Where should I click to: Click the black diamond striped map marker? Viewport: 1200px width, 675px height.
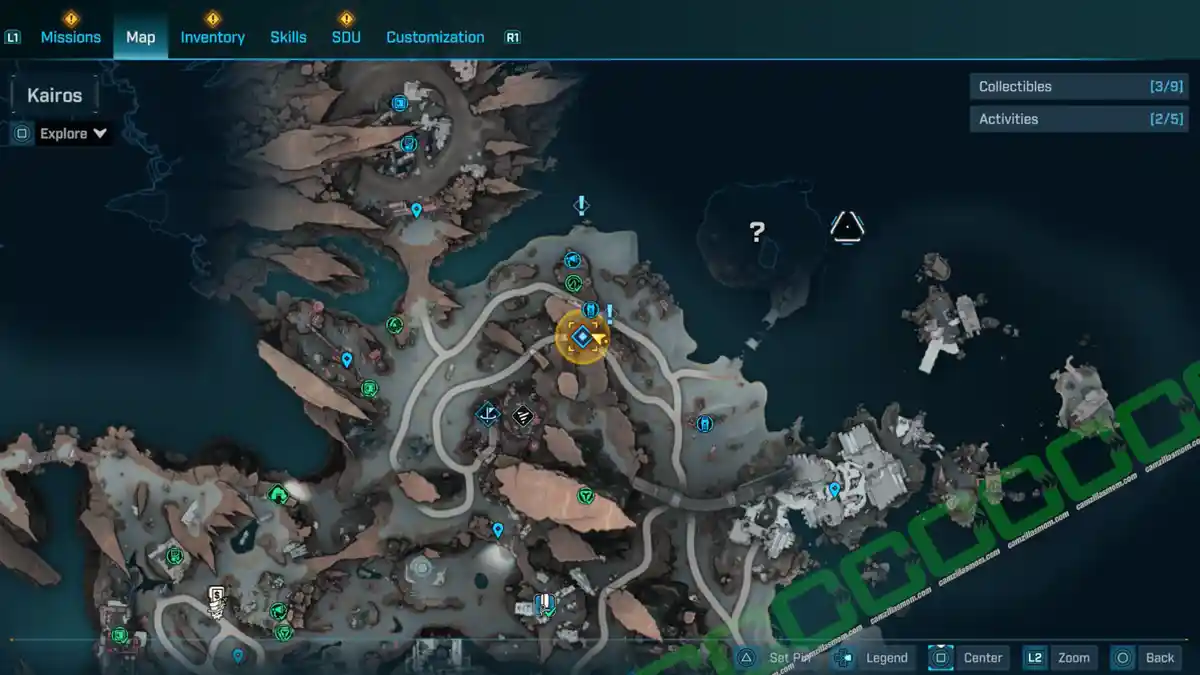coord(521,415)
